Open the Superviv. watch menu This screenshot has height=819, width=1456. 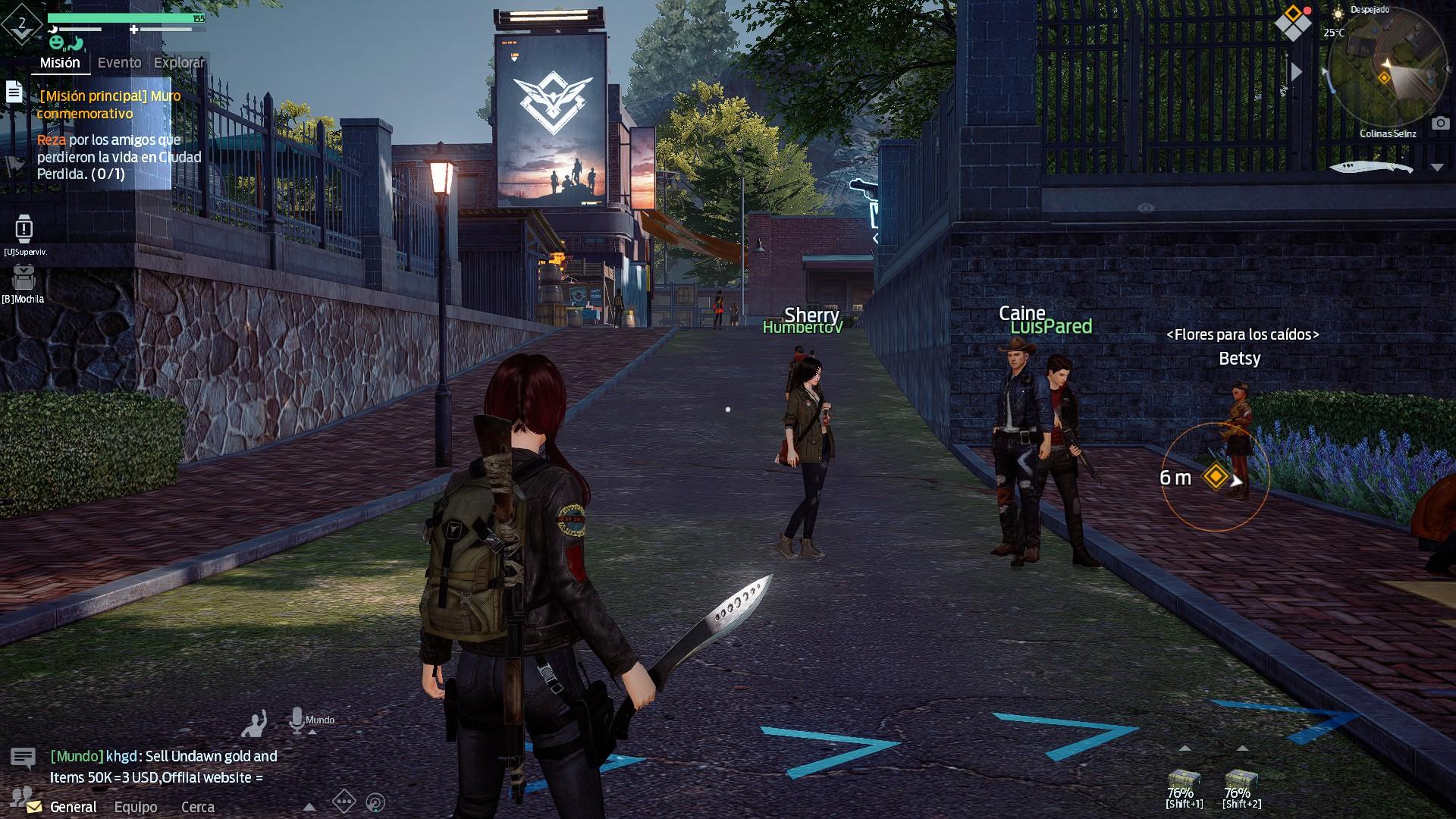(24, 229)
